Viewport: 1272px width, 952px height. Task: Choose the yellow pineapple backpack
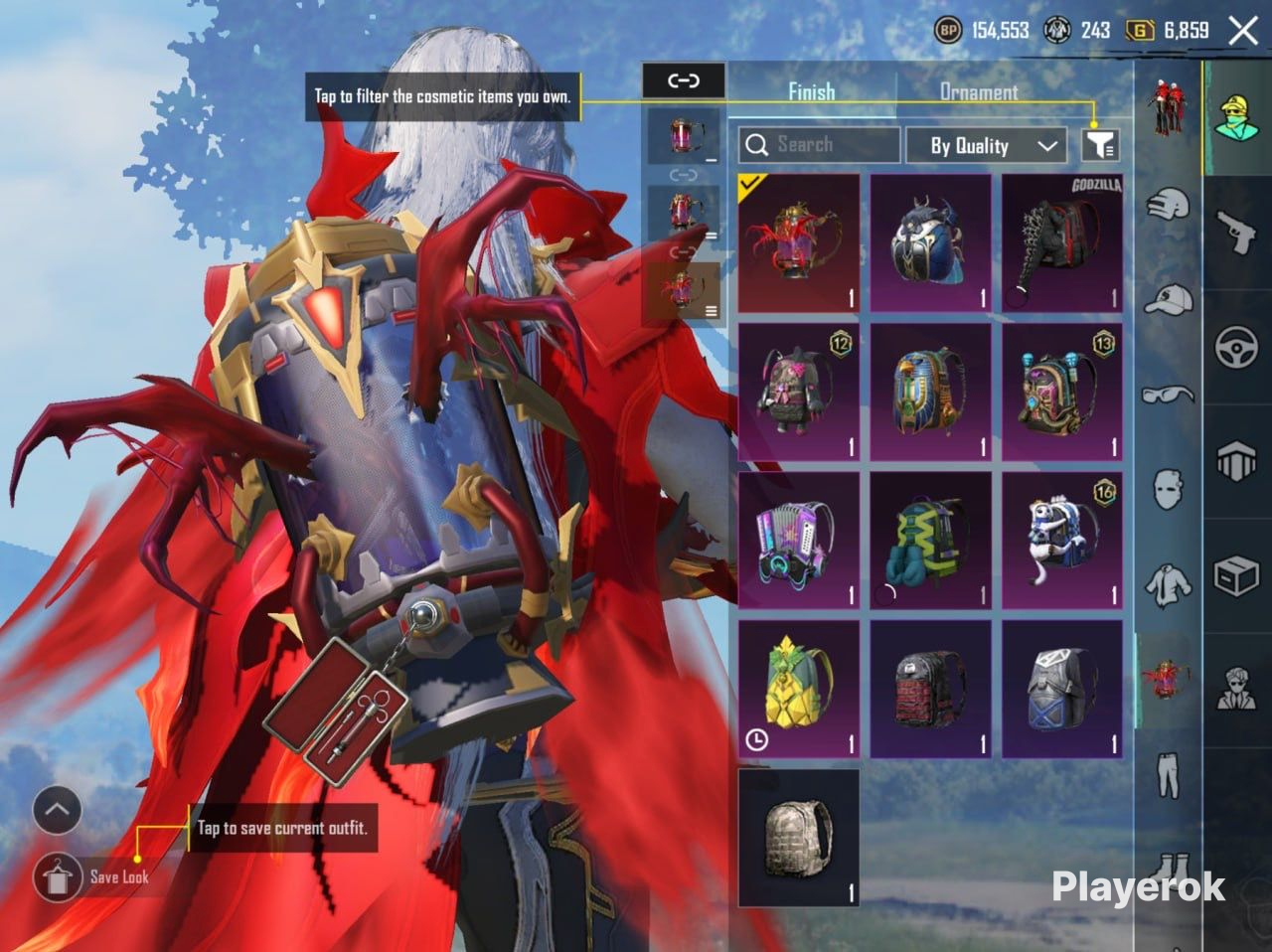(799, 690)
